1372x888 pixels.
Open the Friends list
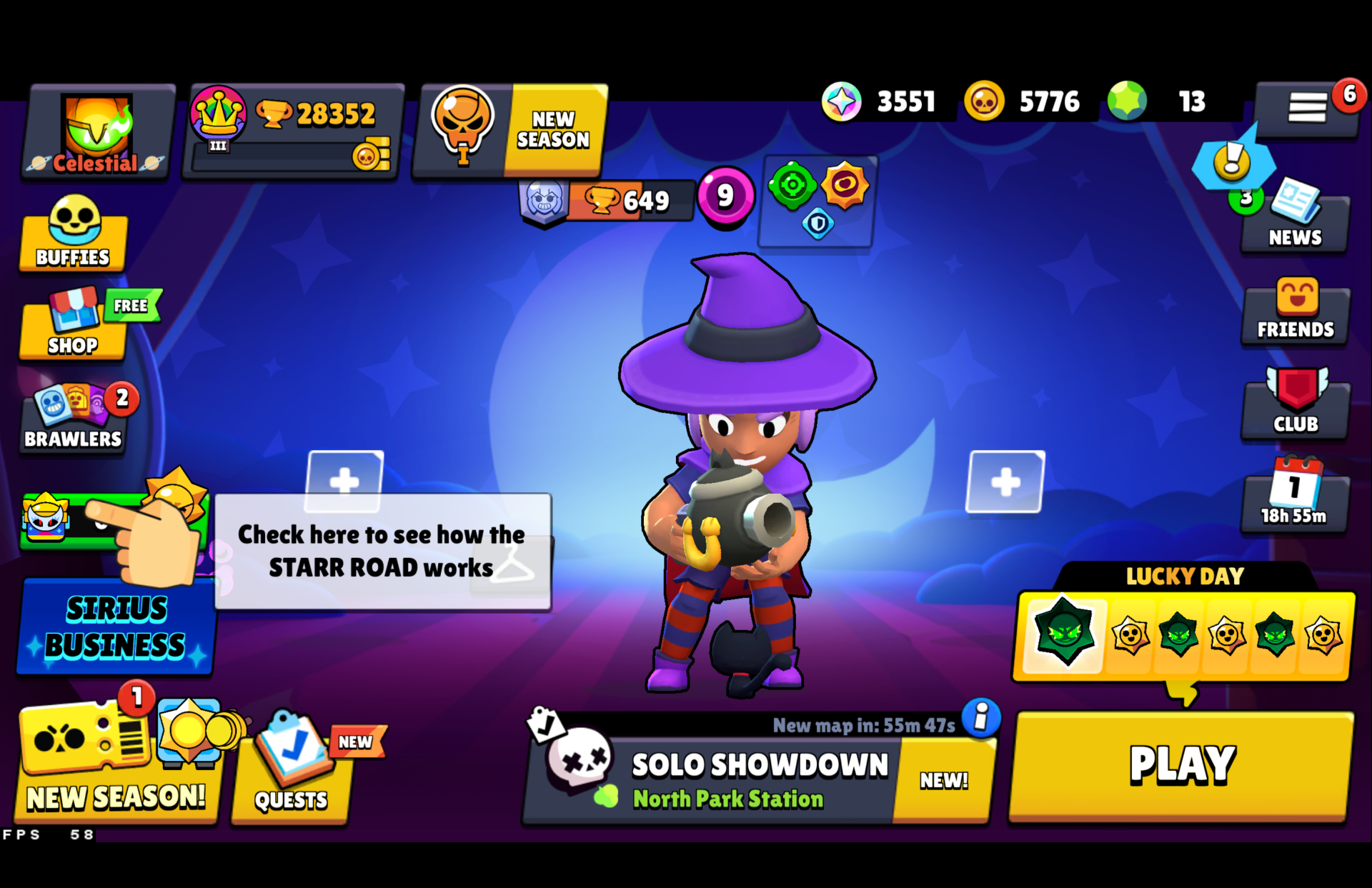tap(1295, 314)
